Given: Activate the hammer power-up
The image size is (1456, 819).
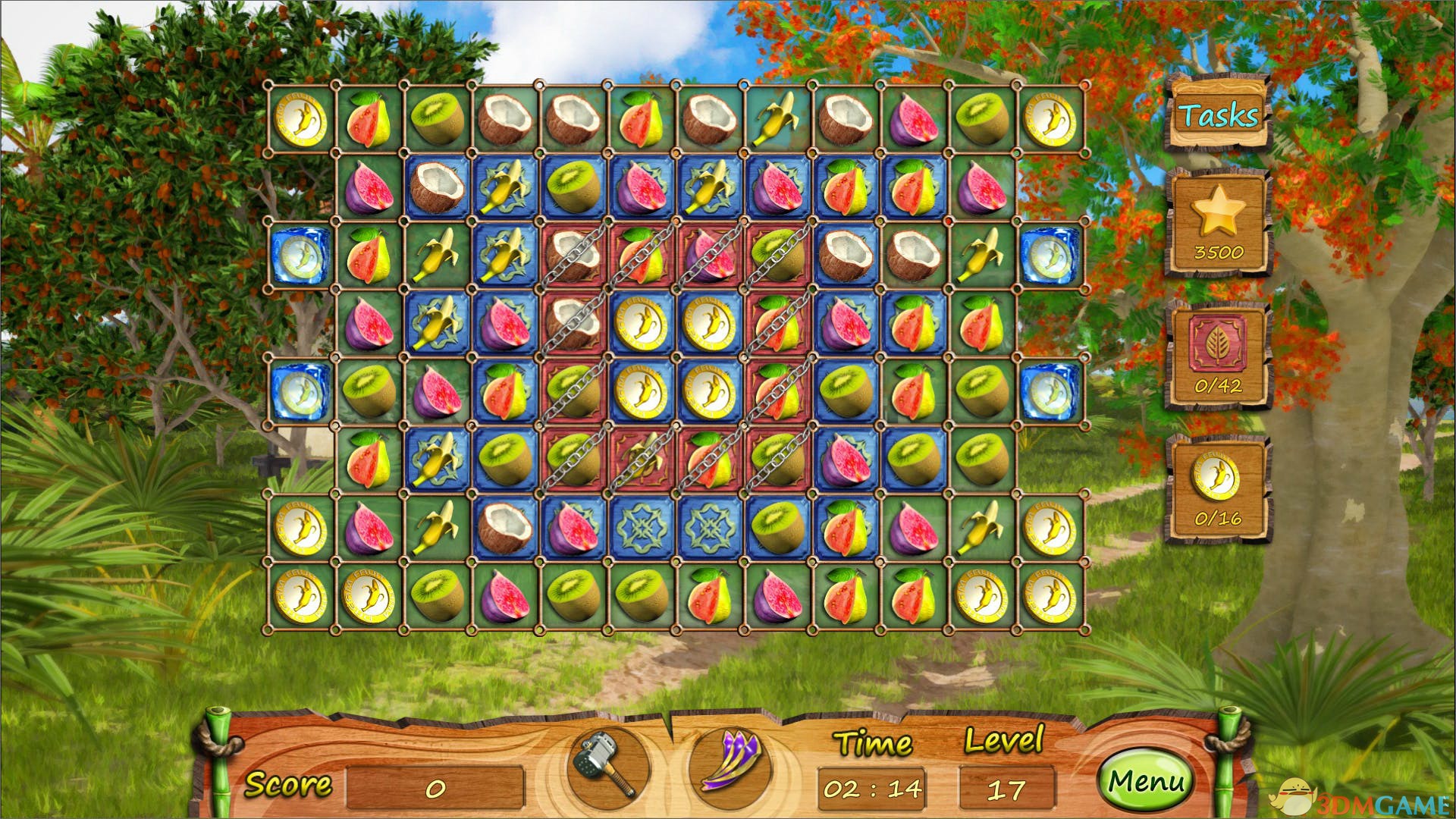Looking at the screenshot, I should pyautogui.click(x=607, y=766).
